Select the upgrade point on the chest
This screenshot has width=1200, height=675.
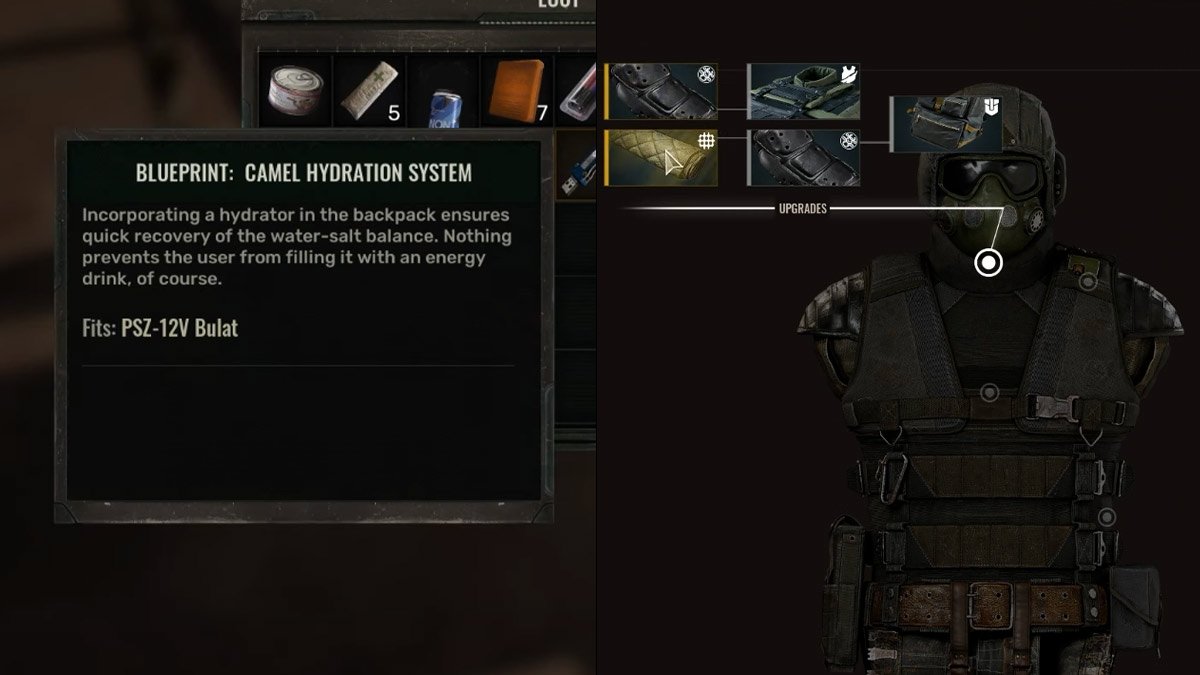tap(989, 393)
